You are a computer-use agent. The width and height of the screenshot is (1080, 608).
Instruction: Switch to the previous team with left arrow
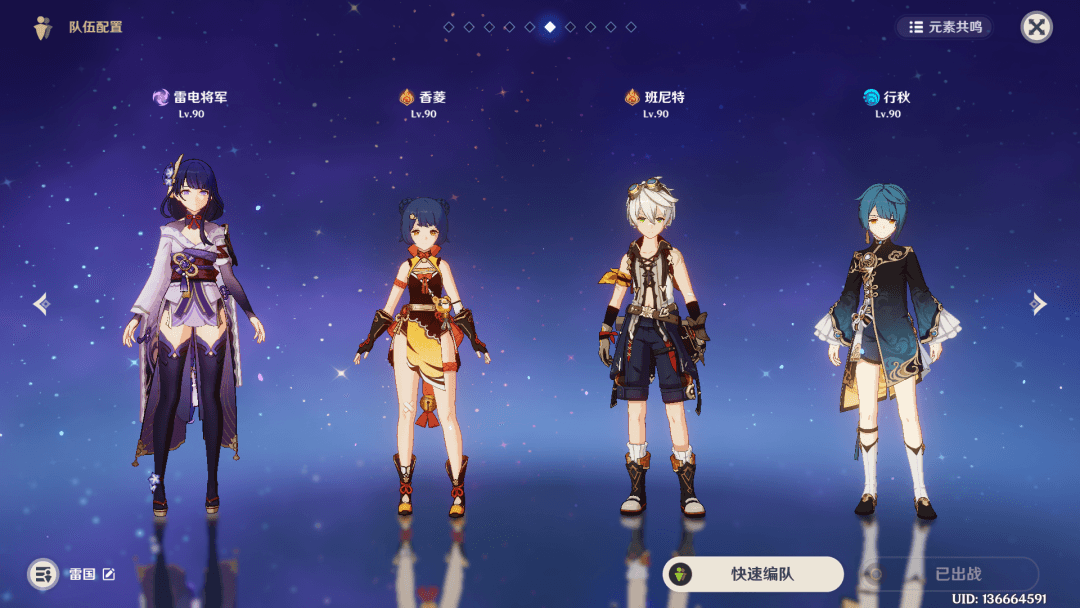(x=41, y=303)
